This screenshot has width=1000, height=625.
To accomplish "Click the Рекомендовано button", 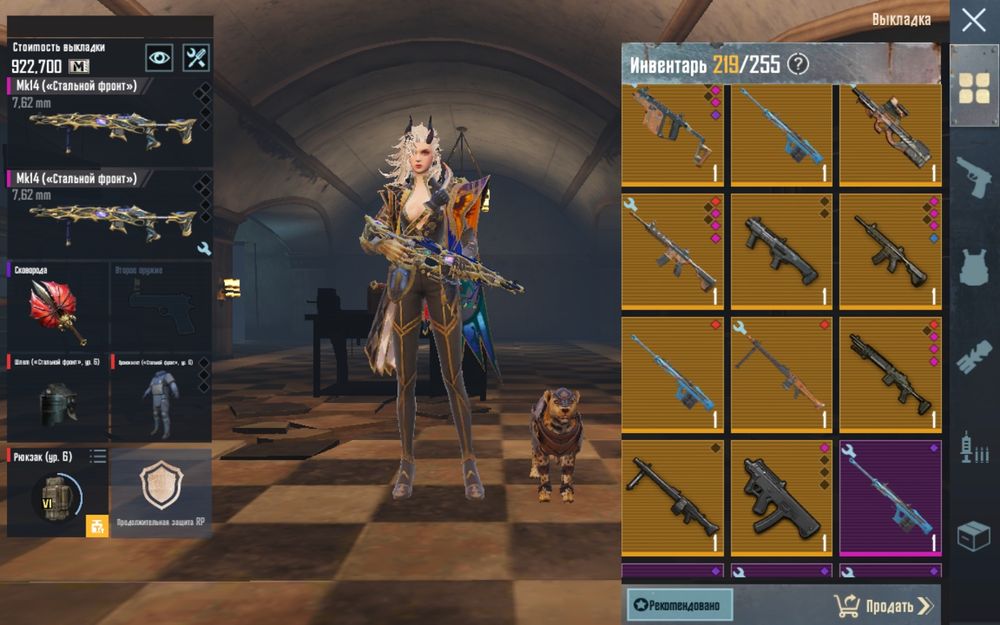I will click(x=679, y=605).
